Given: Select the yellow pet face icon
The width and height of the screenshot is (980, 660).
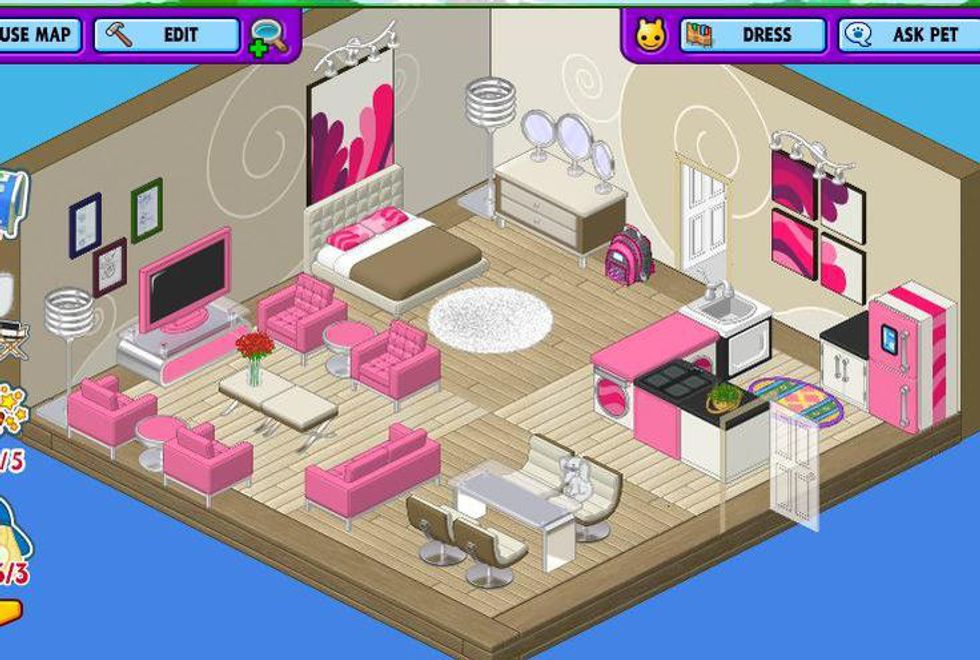Looking at the screenshot, I should pyautogui.click(x=651, y=36).
